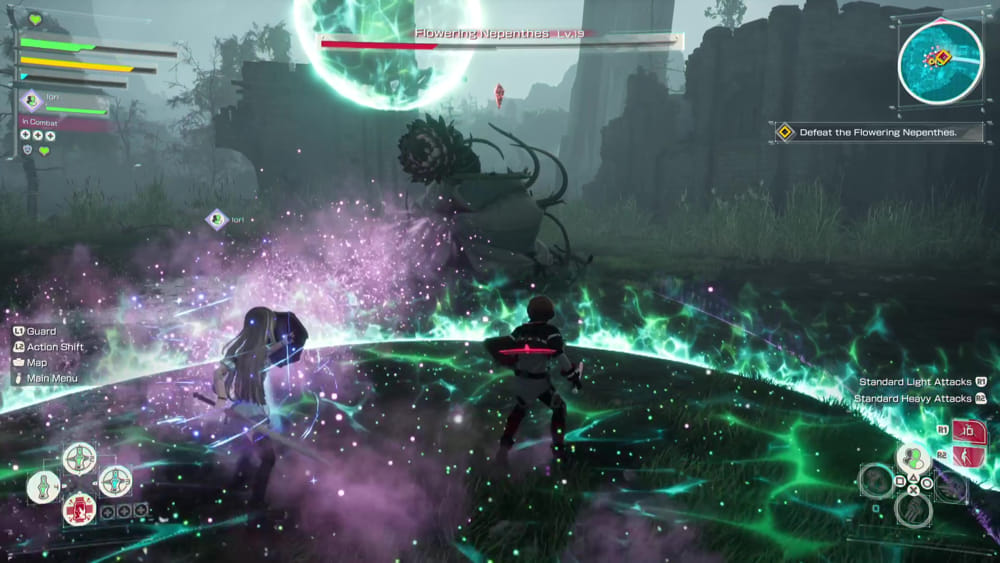Click the Iori party member portrait
This screenshot has width=1000, height=563.
[31, 99]
